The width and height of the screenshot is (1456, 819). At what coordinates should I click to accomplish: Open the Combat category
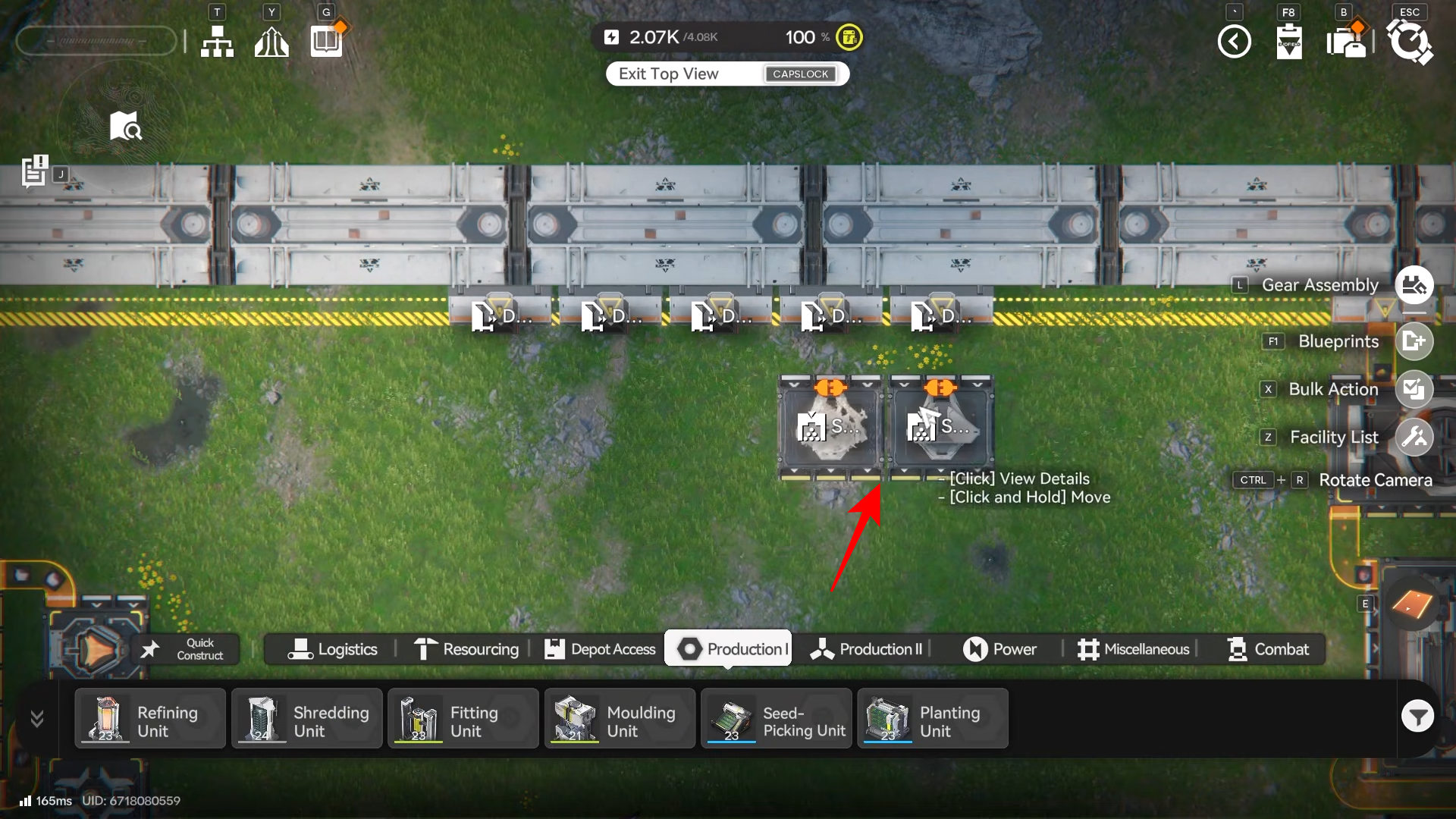pyautogui.click(x=1268, y=649)
